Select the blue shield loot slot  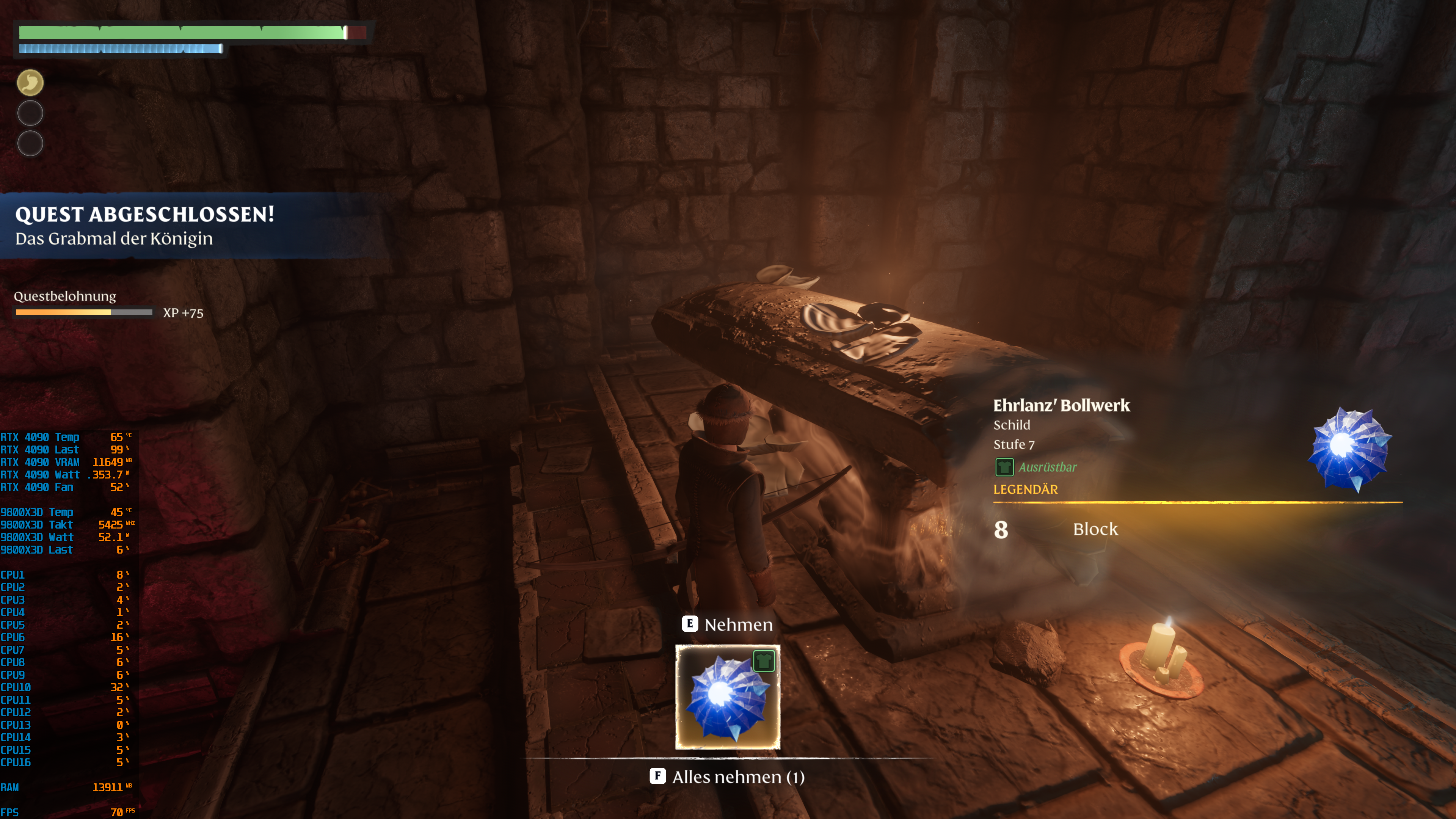[728, 697]
